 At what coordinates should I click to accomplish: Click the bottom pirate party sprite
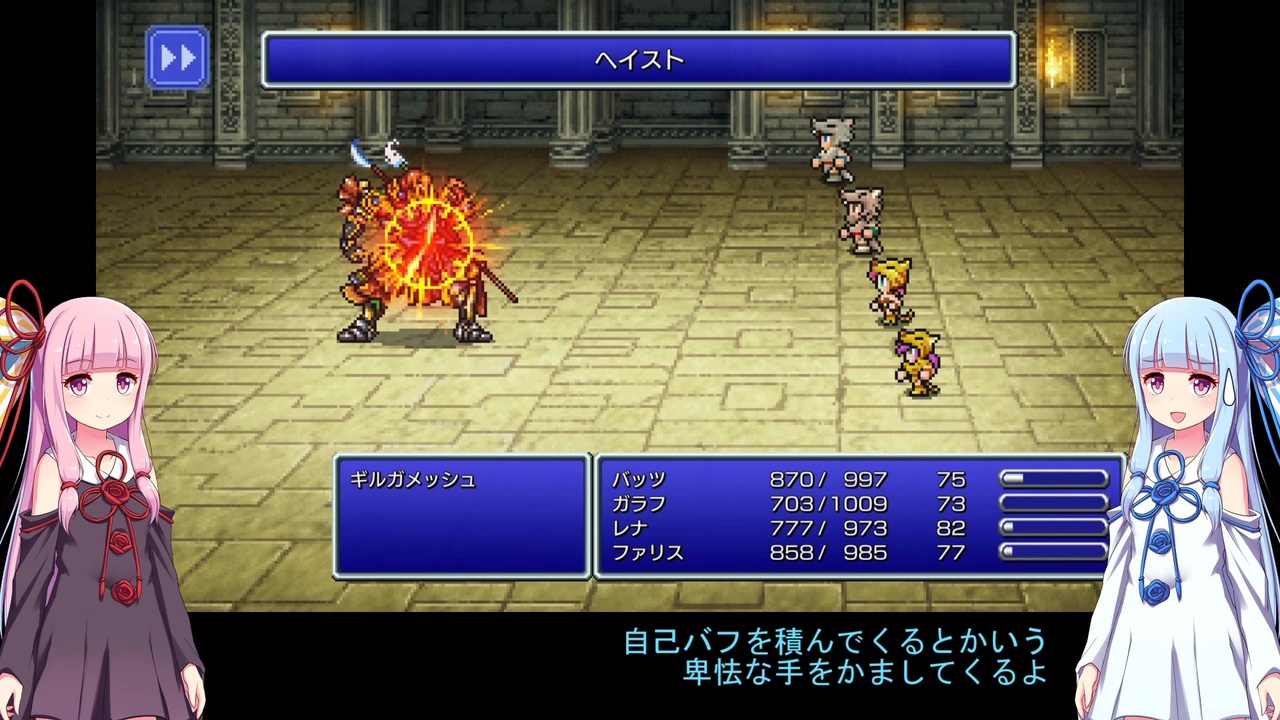pyautogui.click(x=915, y=360)
